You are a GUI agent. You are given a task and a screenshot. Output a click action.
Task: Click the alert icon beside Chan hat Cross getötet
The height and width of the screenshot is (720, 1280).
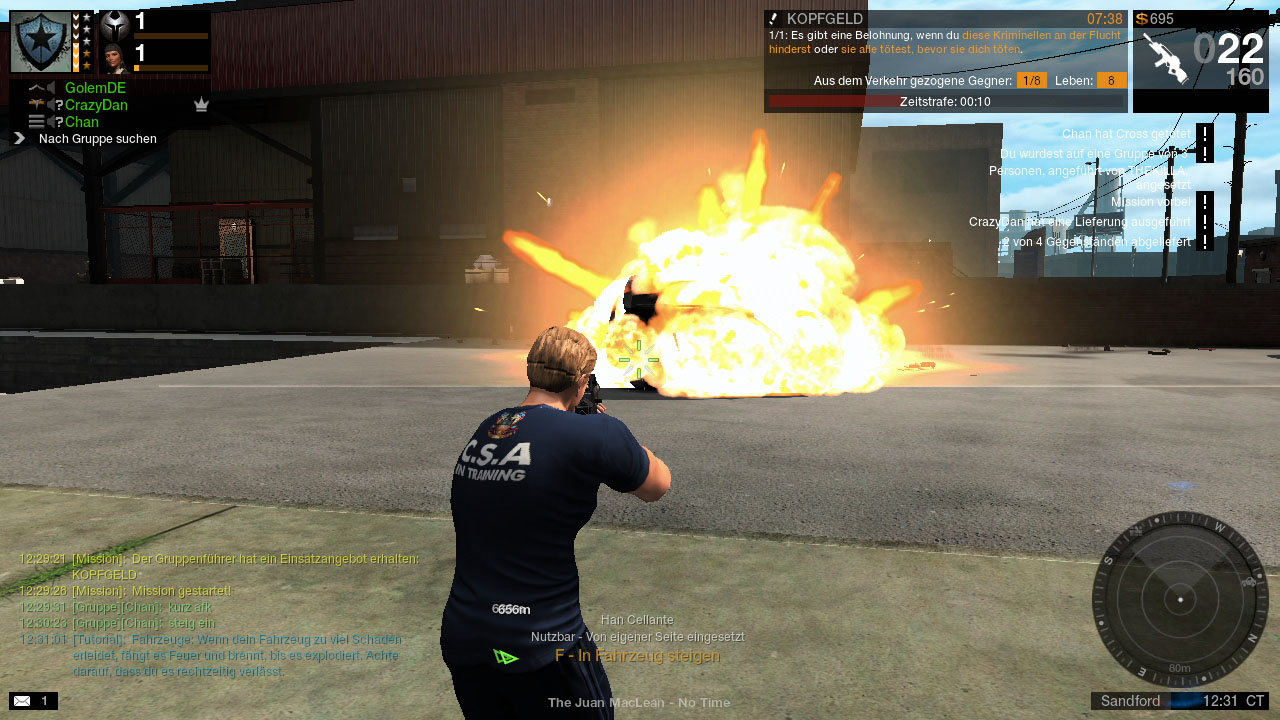click(1205, 134)
